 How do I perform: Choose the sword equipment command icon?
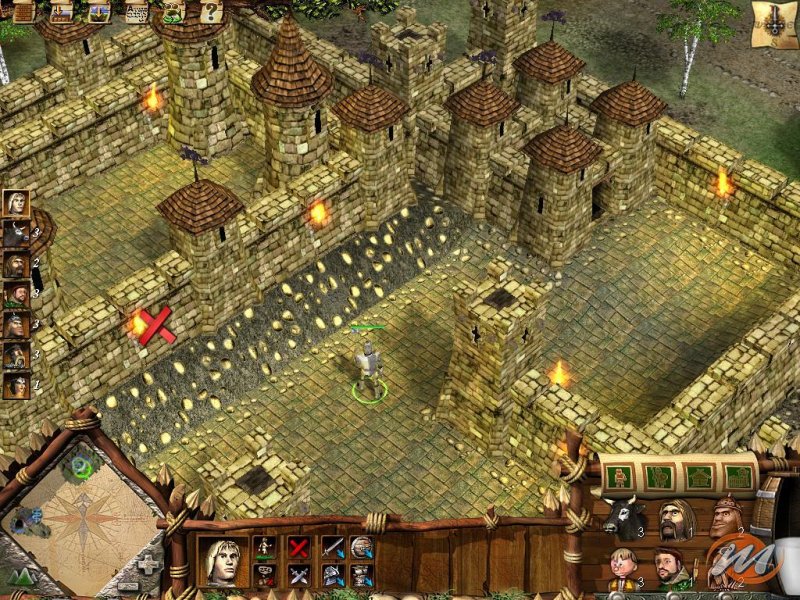pos(332,547)
